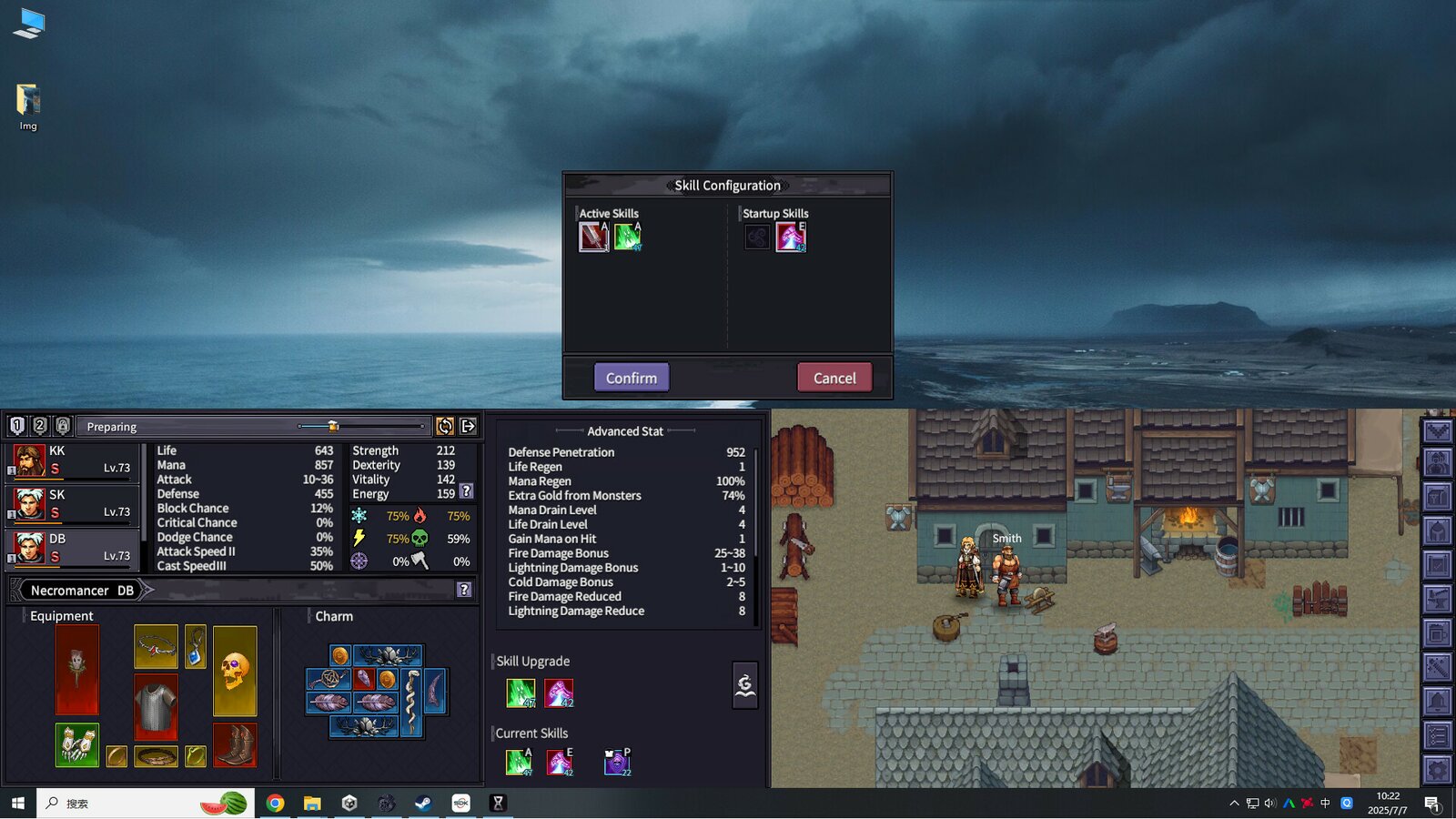
Task: Cancel the skill configuration
Action: coord(834,377)
